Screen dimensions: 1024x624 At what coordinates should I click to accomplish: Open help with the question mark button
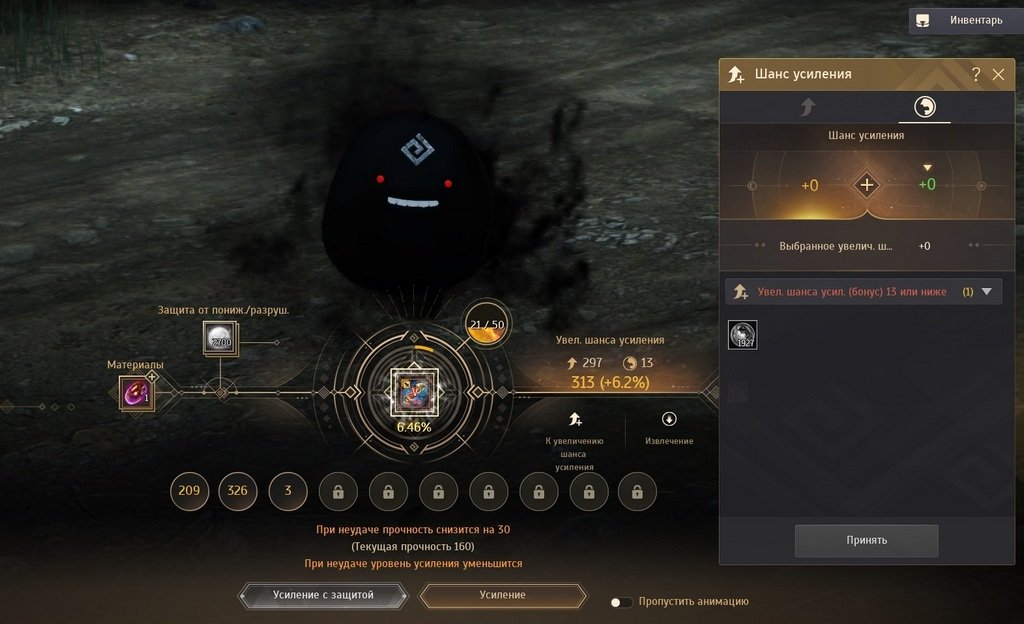(976, 74)
